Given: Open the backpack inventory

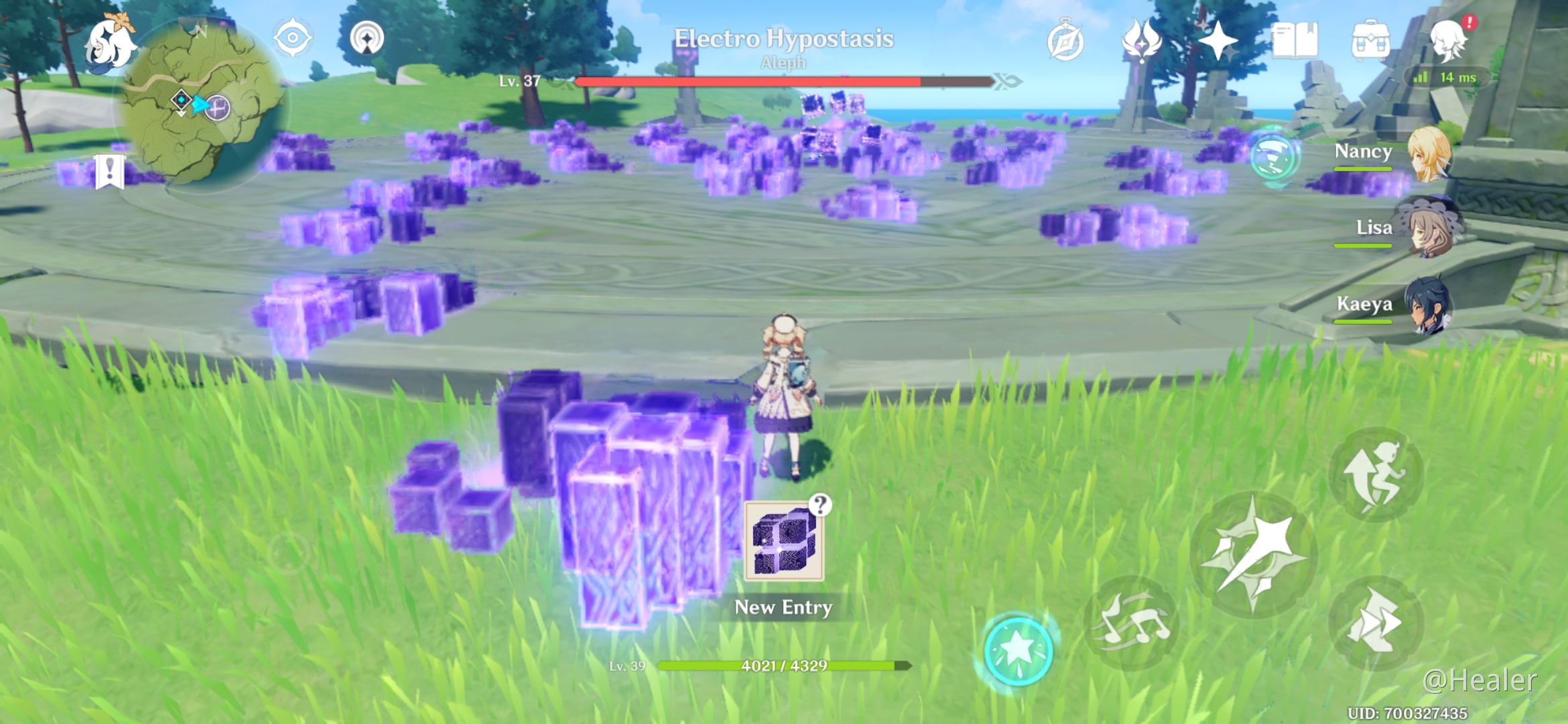Looking at the screenshot, I should pyautogui.click(x=1370, y=41).
